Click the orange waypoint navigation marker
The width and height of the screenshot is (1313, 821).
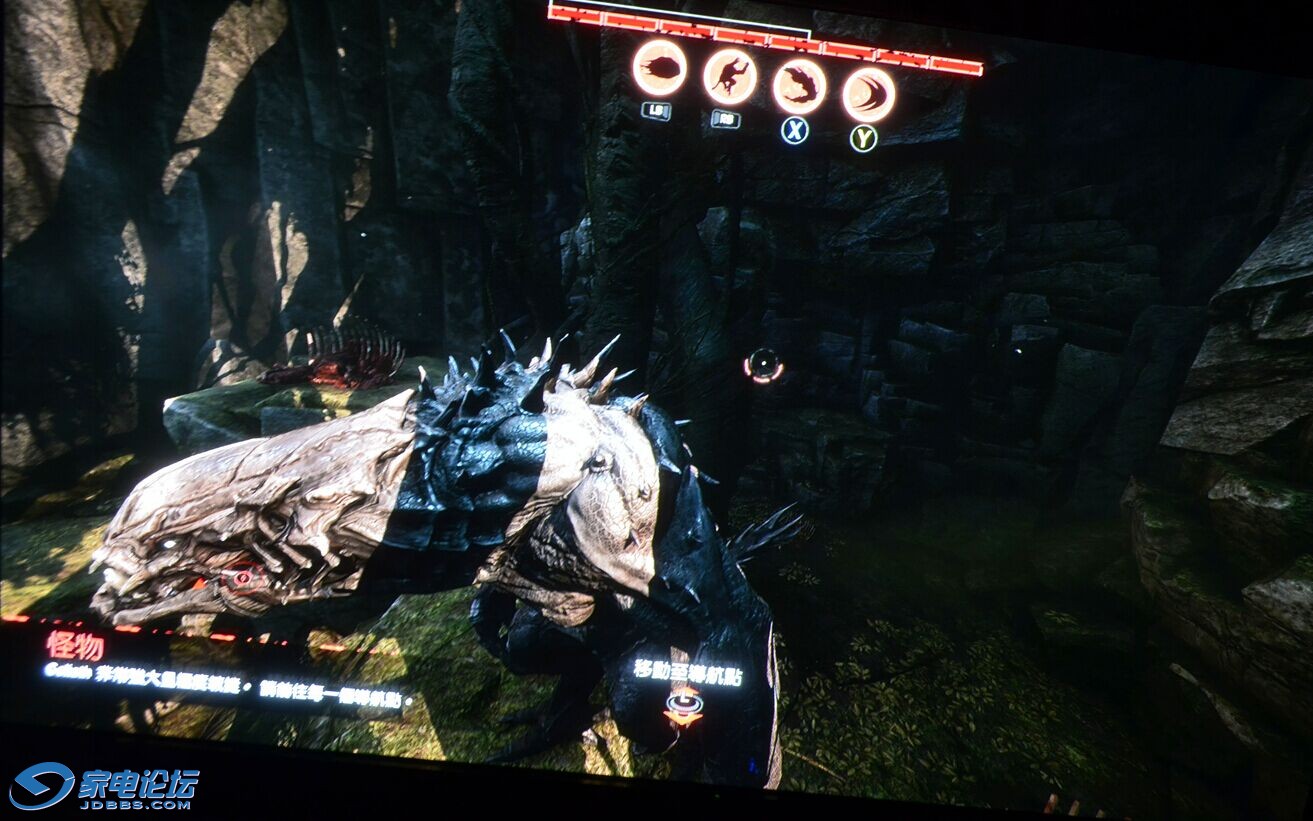(684, 705)
